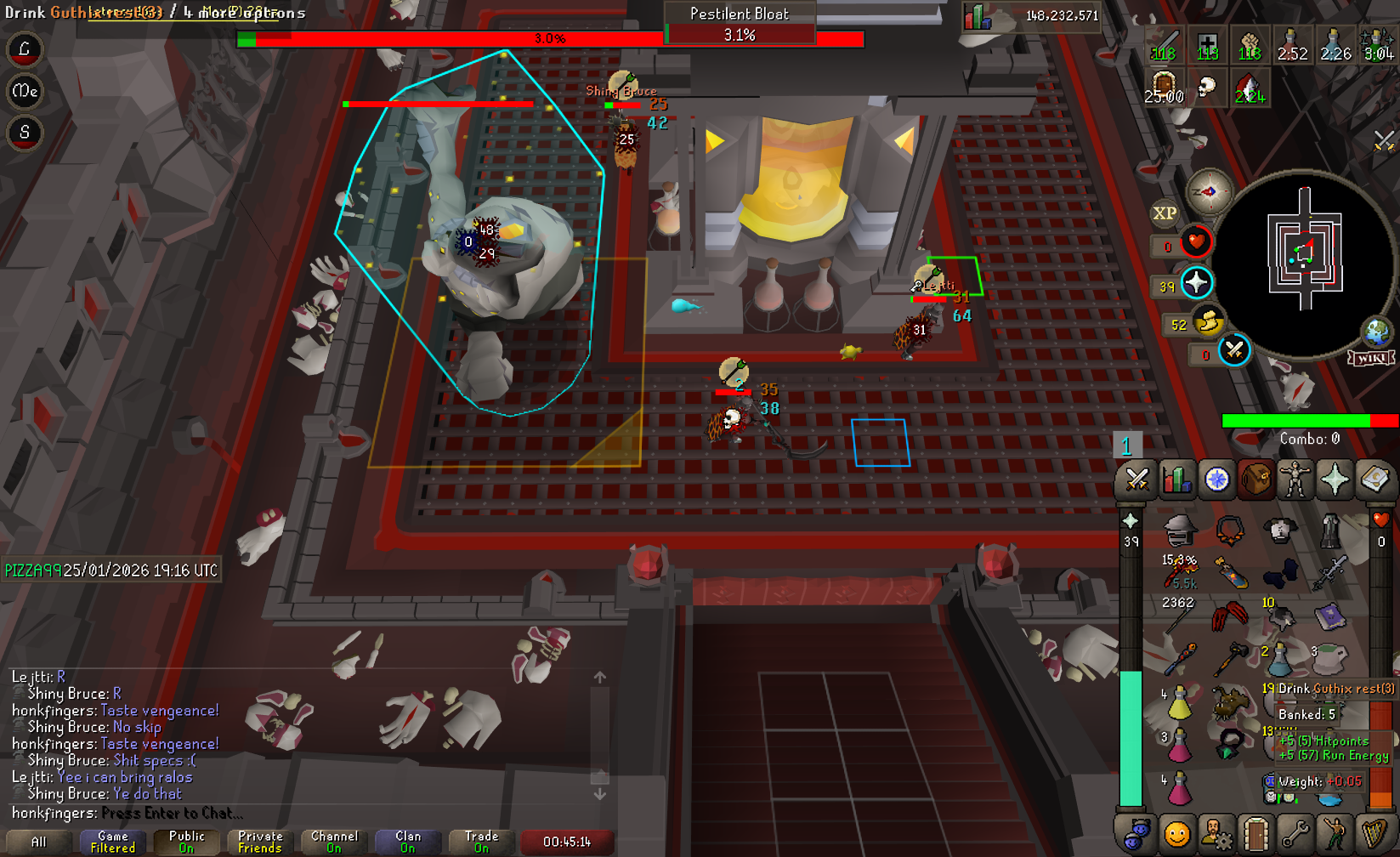Select the dragon warhammer in inventory
This screenshot has height=857, width=1400.
coord(1230,657)
